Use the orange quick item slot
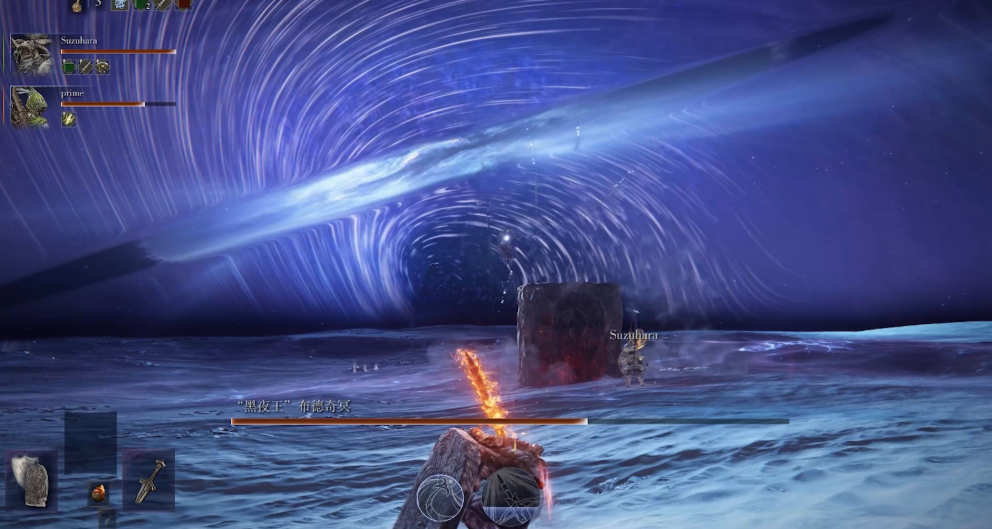Screen dimensions: 992x529 (x=98, y=493)
